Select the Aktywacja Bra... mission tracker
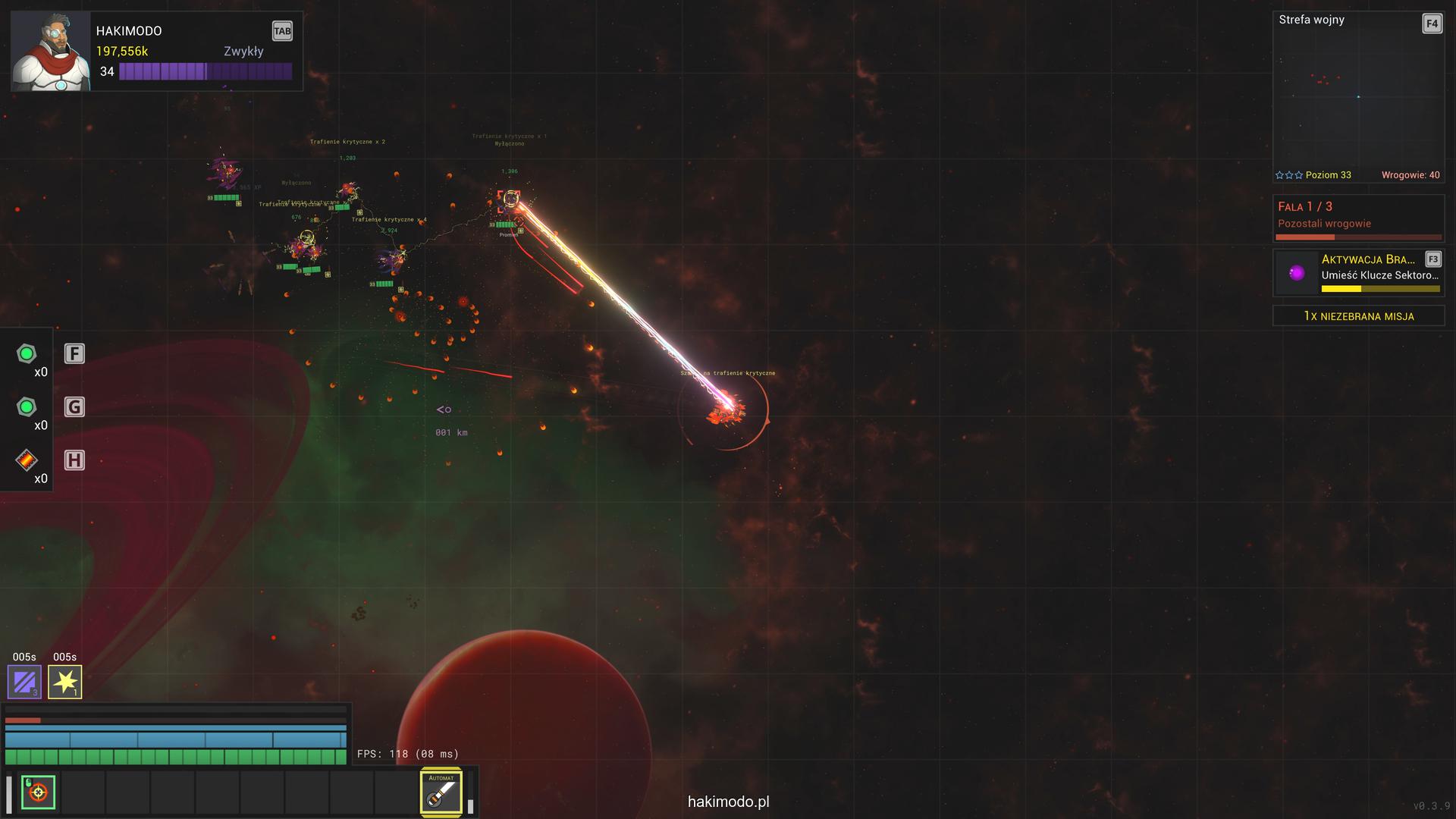1456x819 pixels. (x=1357, y=272)
